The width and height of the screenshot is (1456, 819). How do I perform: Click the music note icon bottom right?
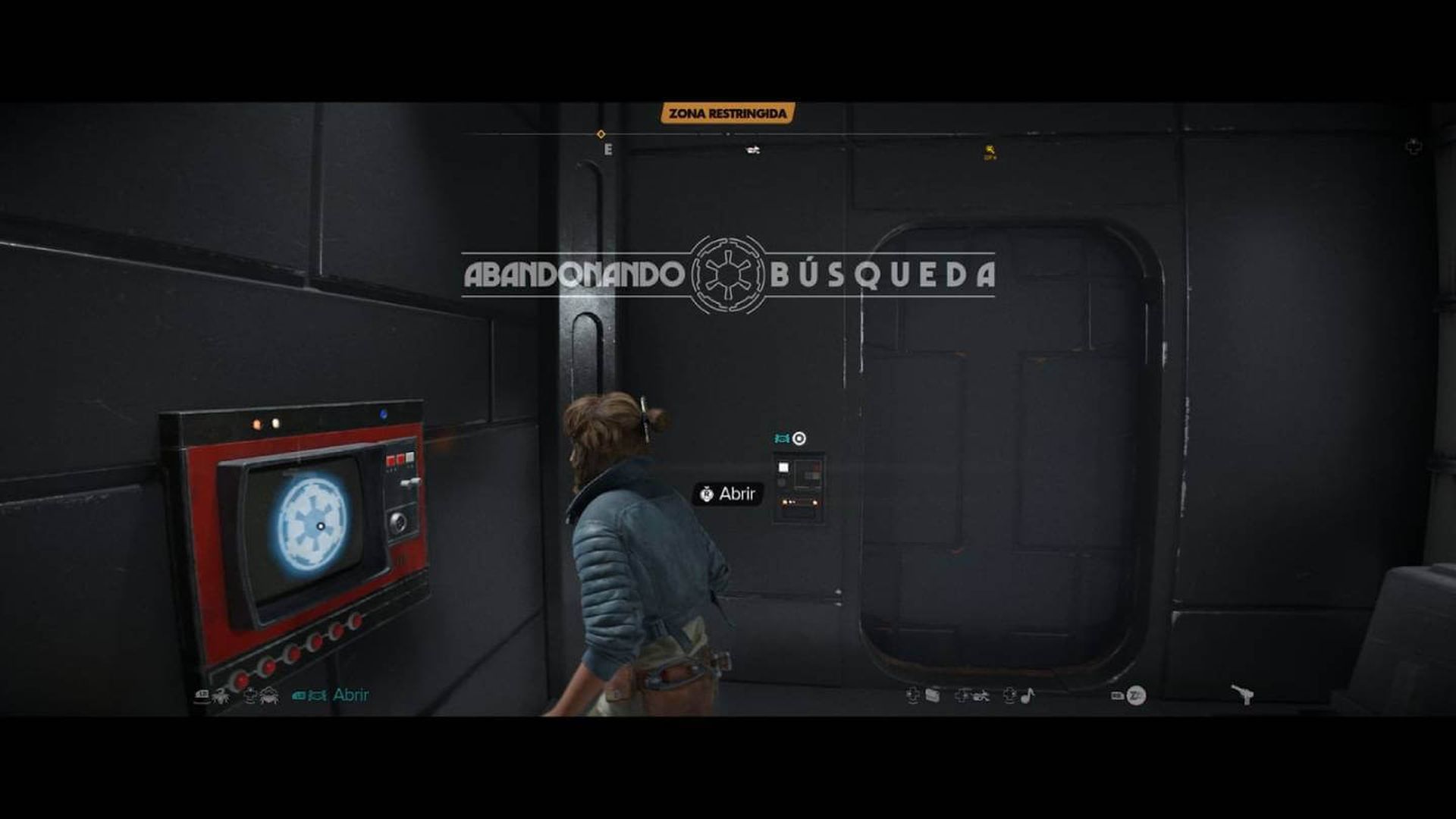pyautogui.click(x=1026, y=695)
